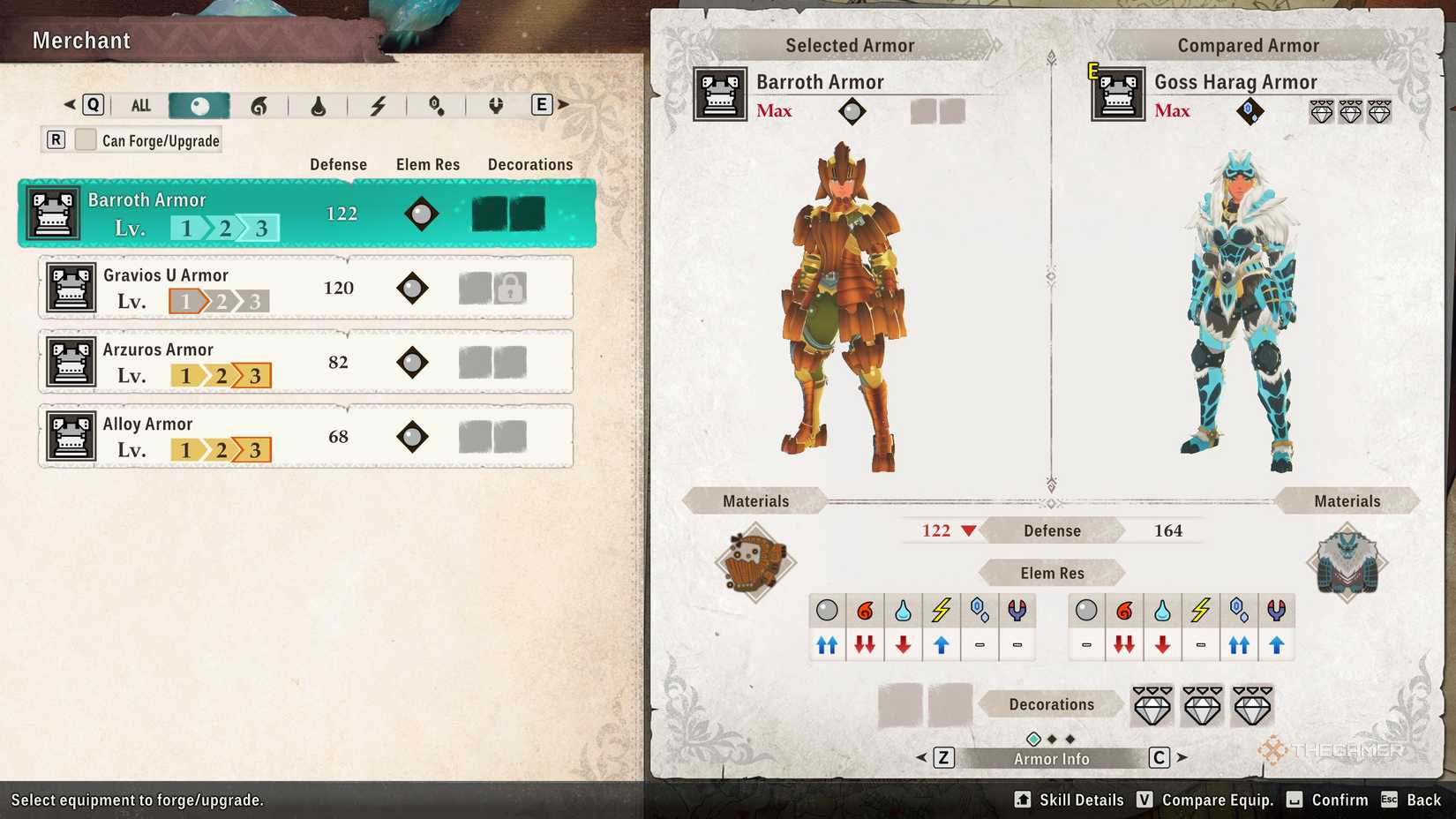
Task: Select the second armor info page dot
Action: (1052, 738)
